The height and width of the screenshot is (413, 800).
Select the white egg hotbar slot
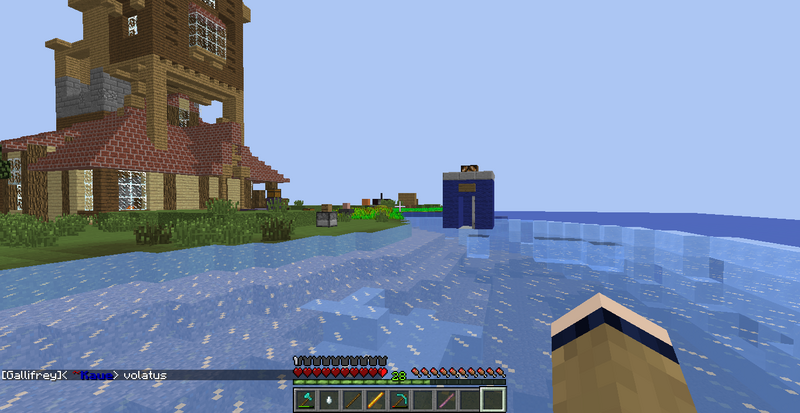point(328,400)
